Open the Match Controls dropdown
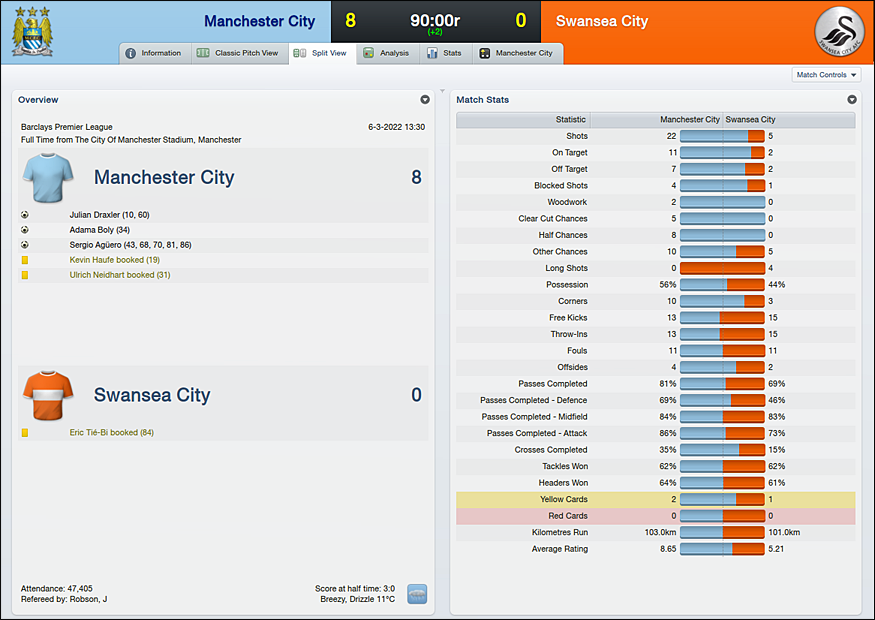 point(825,75)
